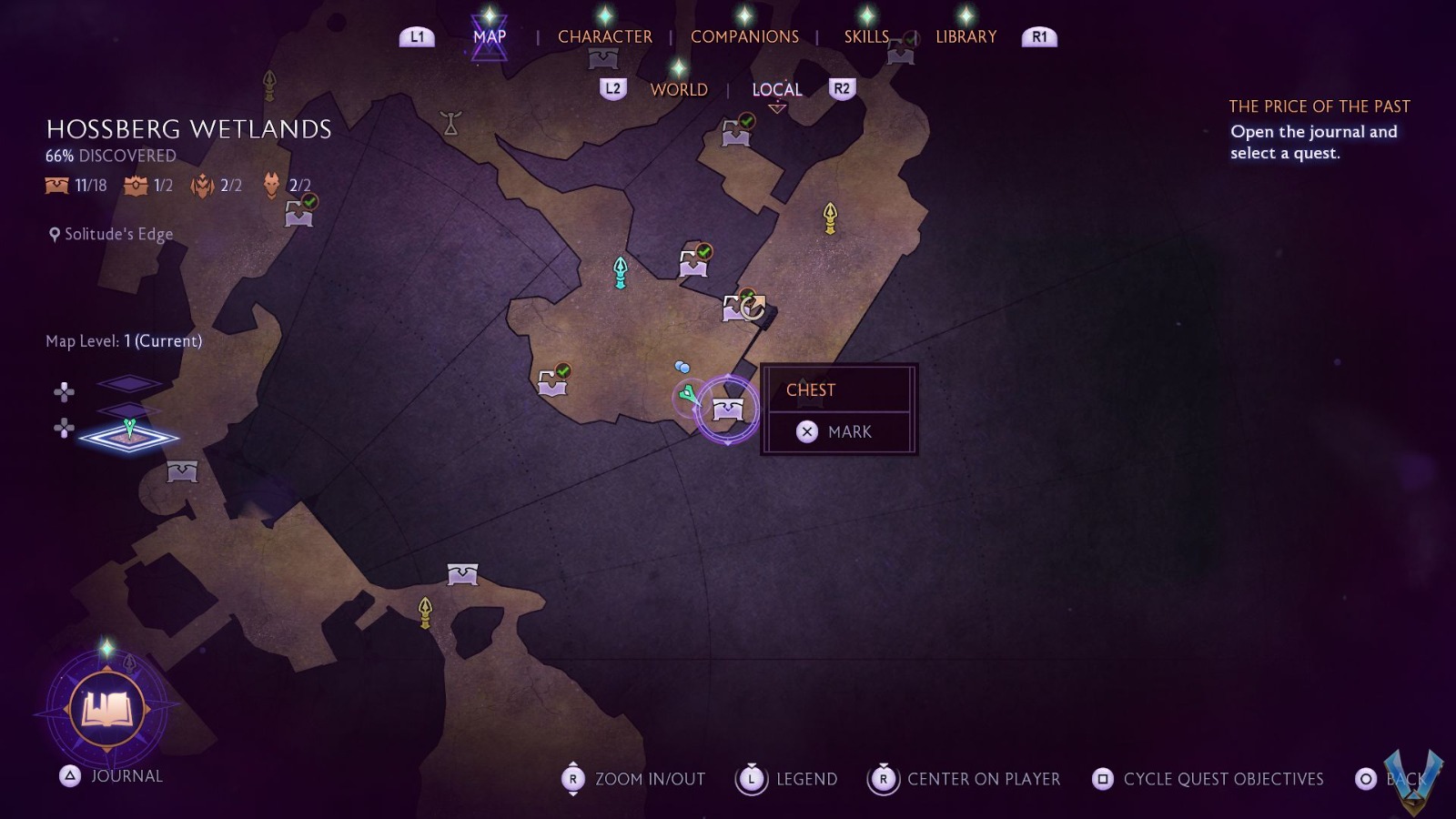
Task: Click the fox collectible icon showing 2/2
Action: point(269,184)
